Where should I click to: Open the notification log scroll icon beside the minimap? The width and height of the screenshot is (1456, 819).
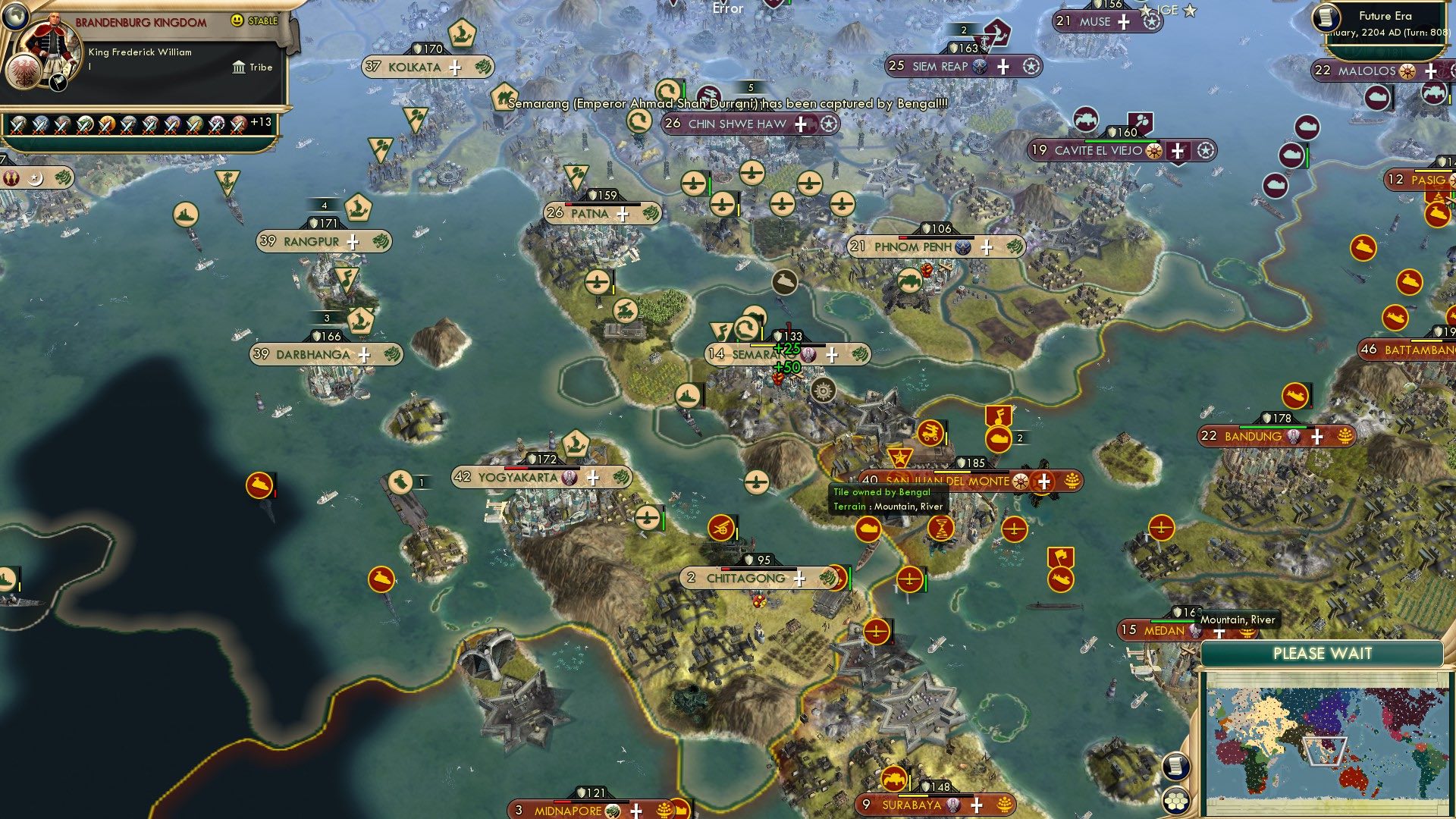[x=1176, y=766]
